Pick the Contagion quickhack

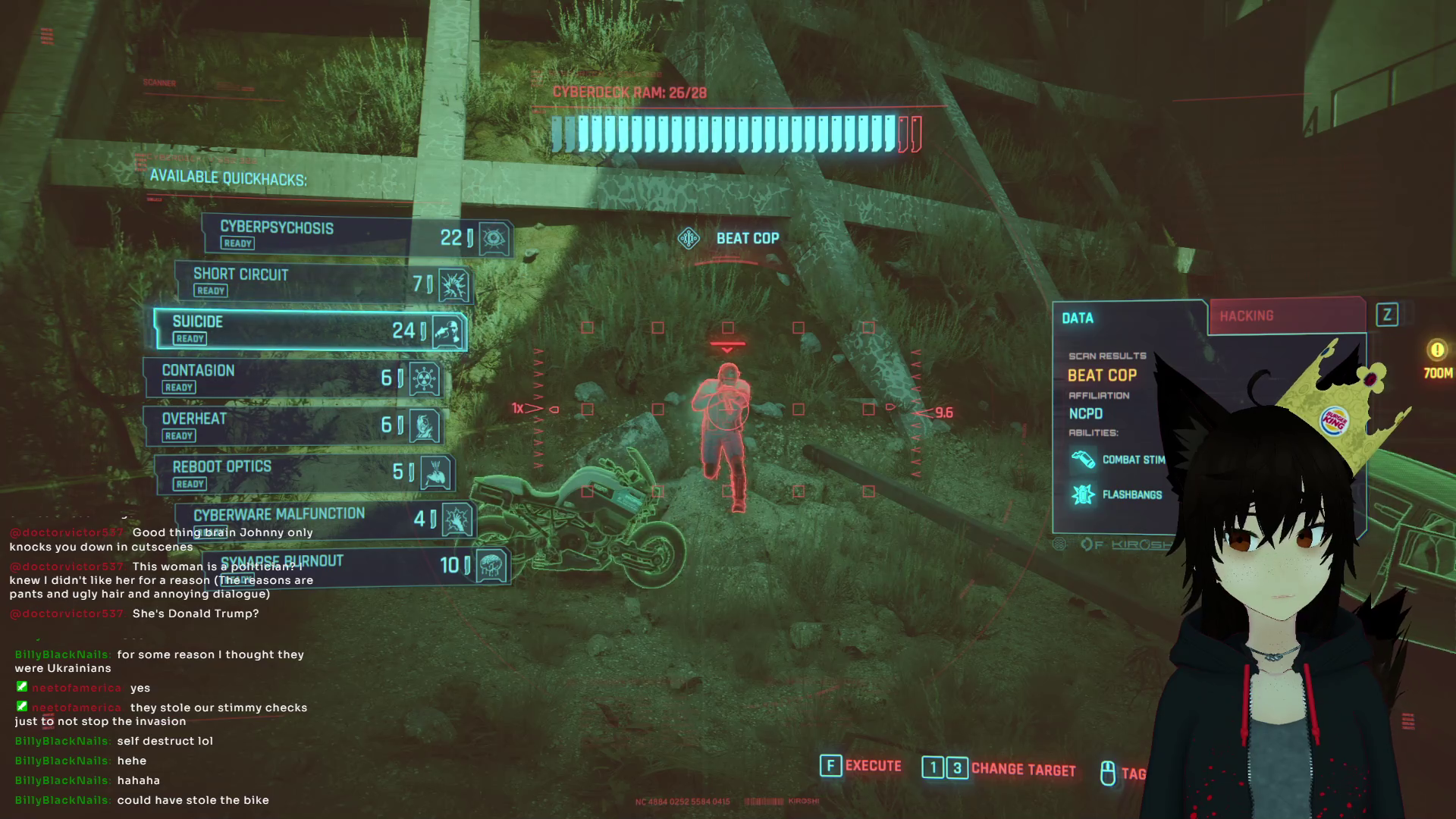292,377
